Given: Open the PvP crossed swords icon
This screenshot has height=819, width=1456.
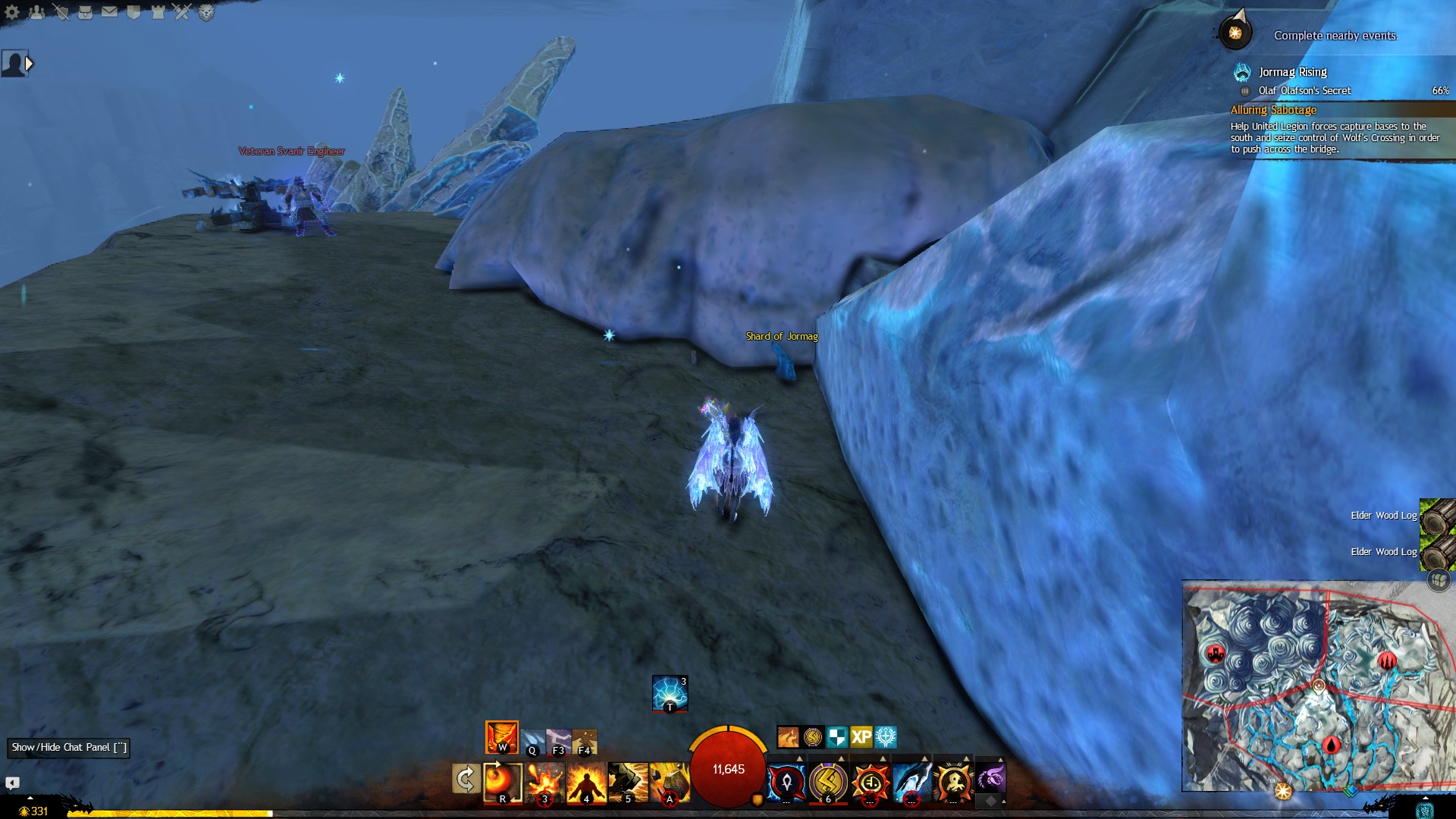Looking at the screenshot, I should 182,11.
